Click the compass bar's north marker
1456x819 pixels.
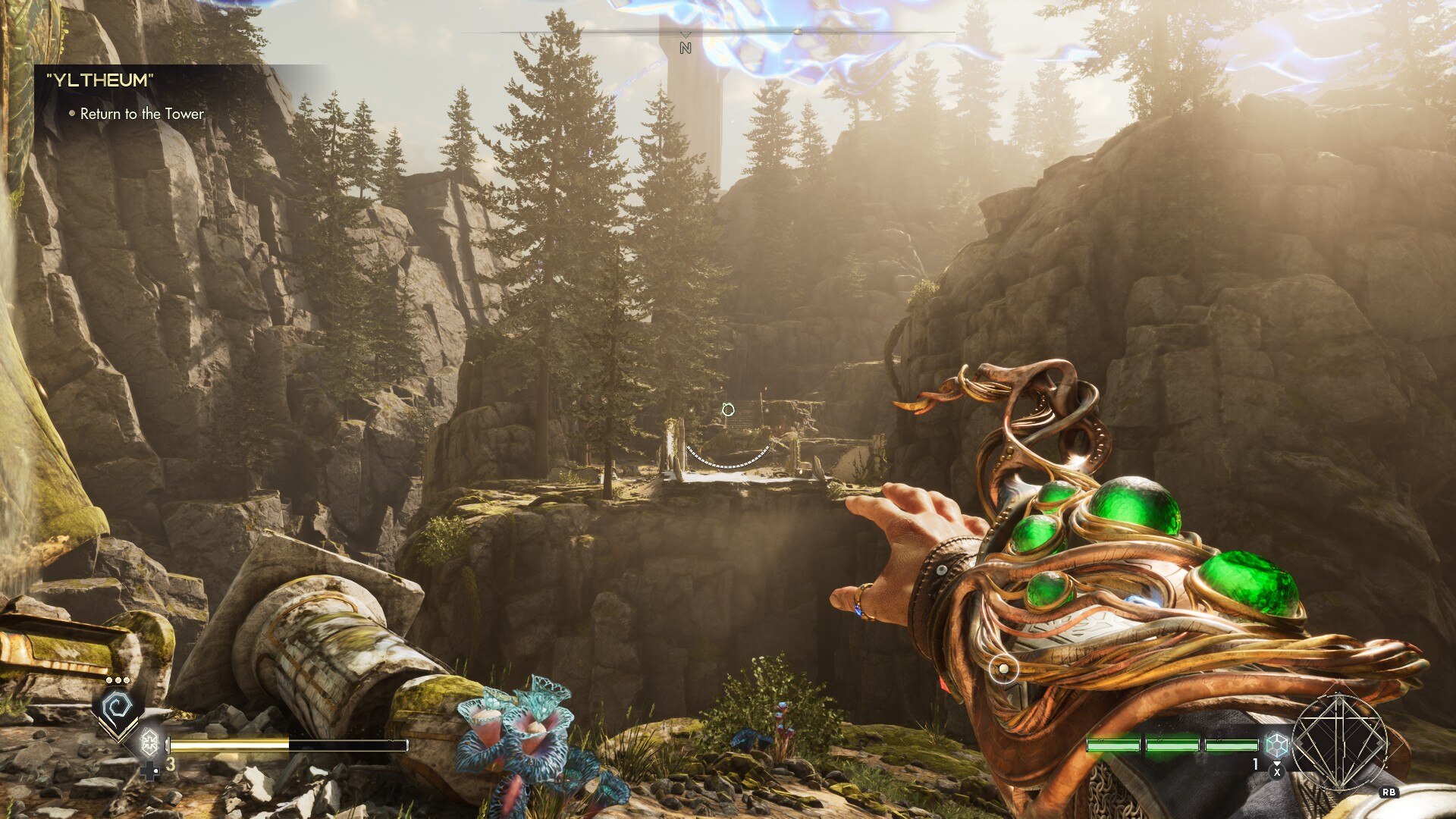[686, 47]
